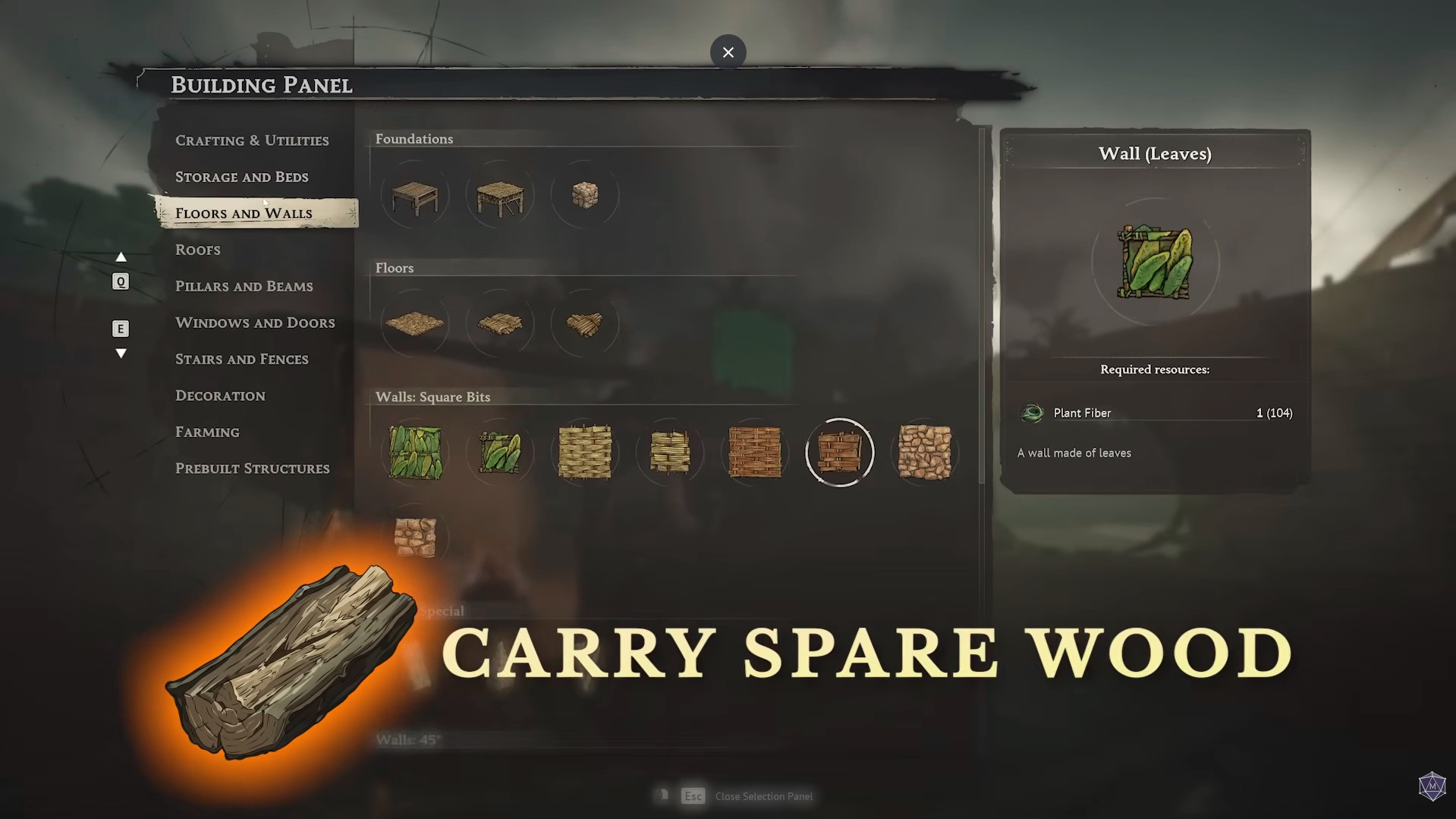Select the stone block foundation icon
Image resolution: width=1456 pixels, height=819 pixels.
pyautogui.click(x=585, y=195)
